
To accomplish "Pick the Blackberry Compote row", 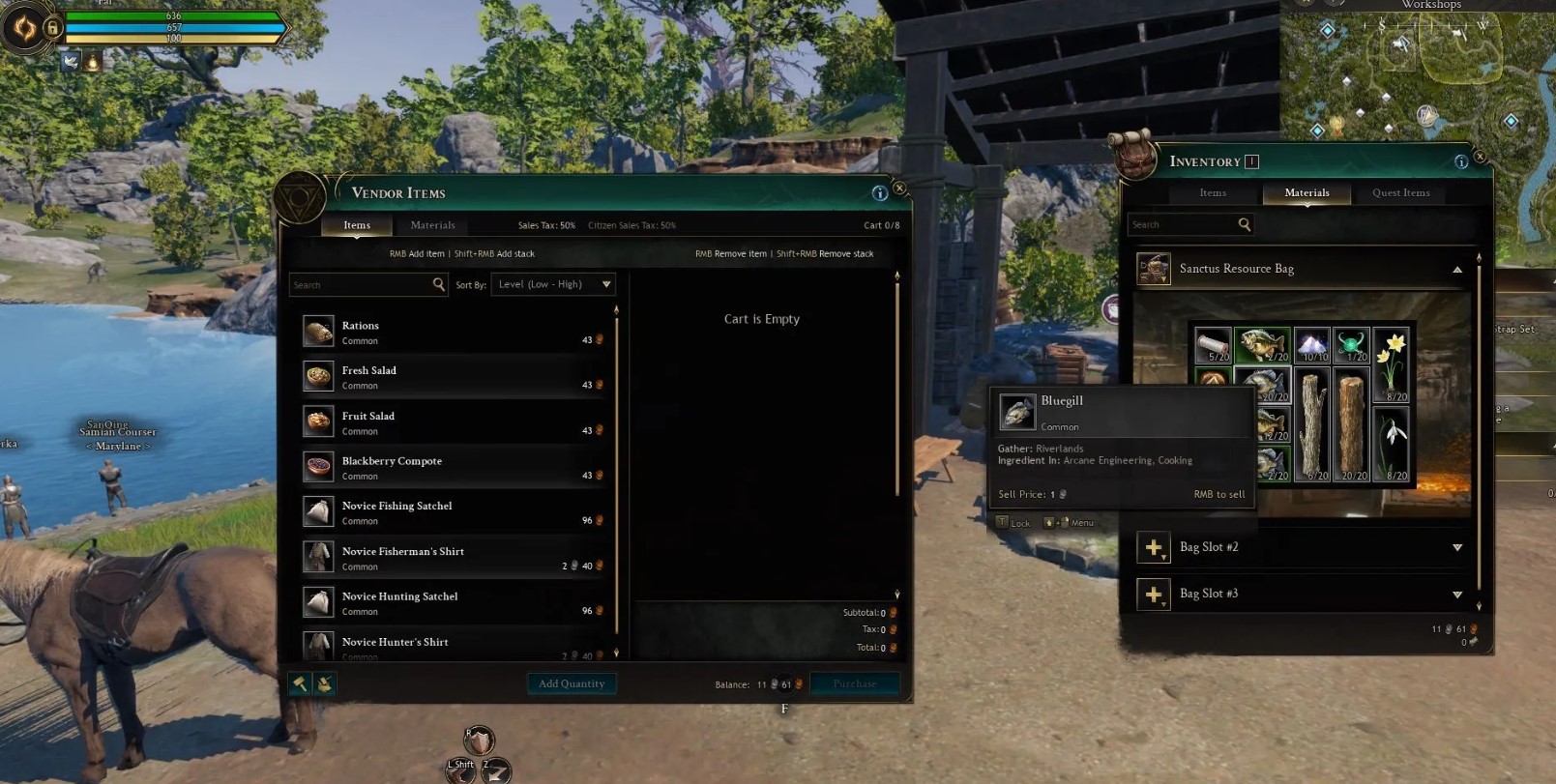I will tap(455, 468).
